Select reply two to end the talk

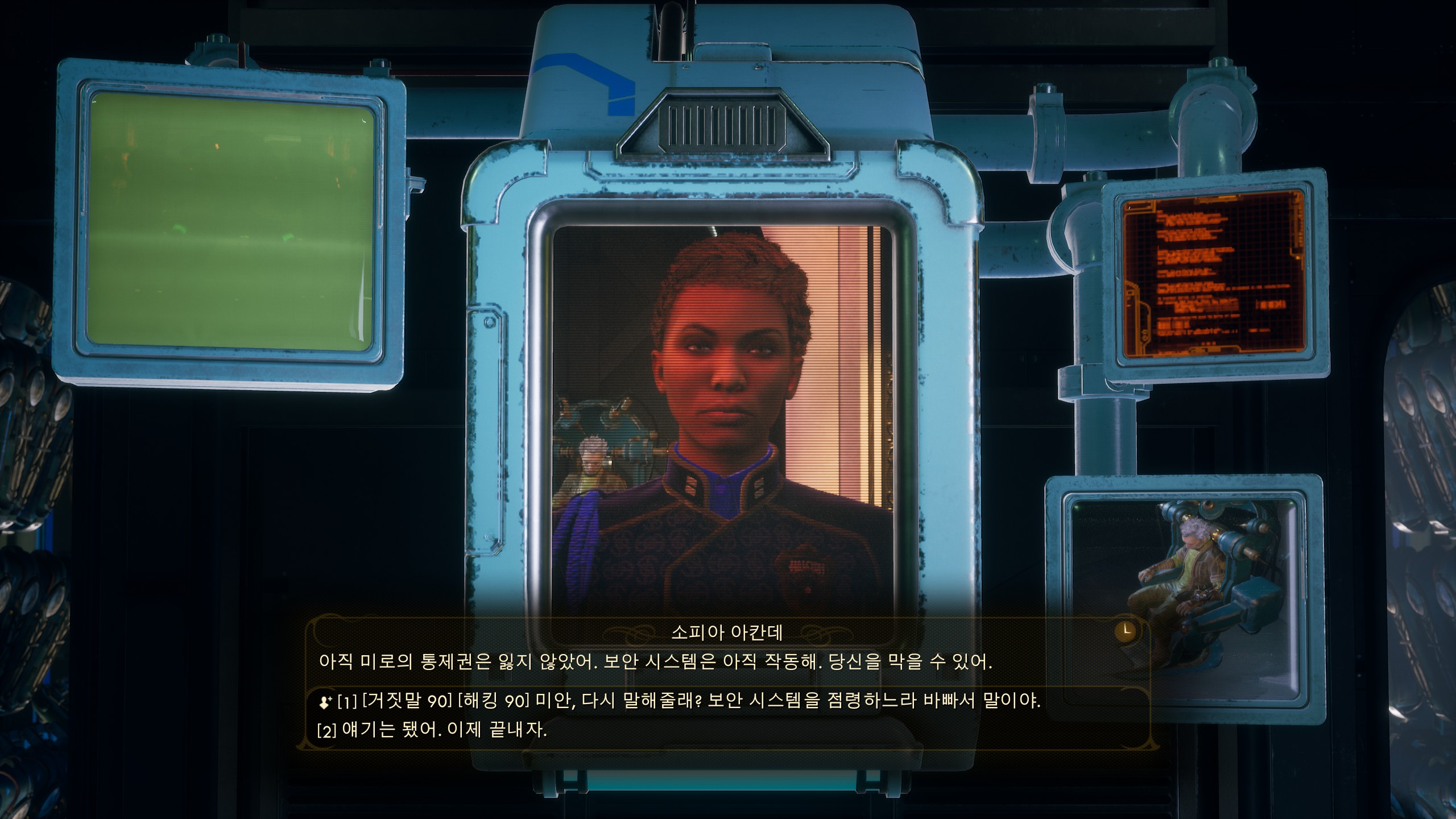click(x=432, y=730)
